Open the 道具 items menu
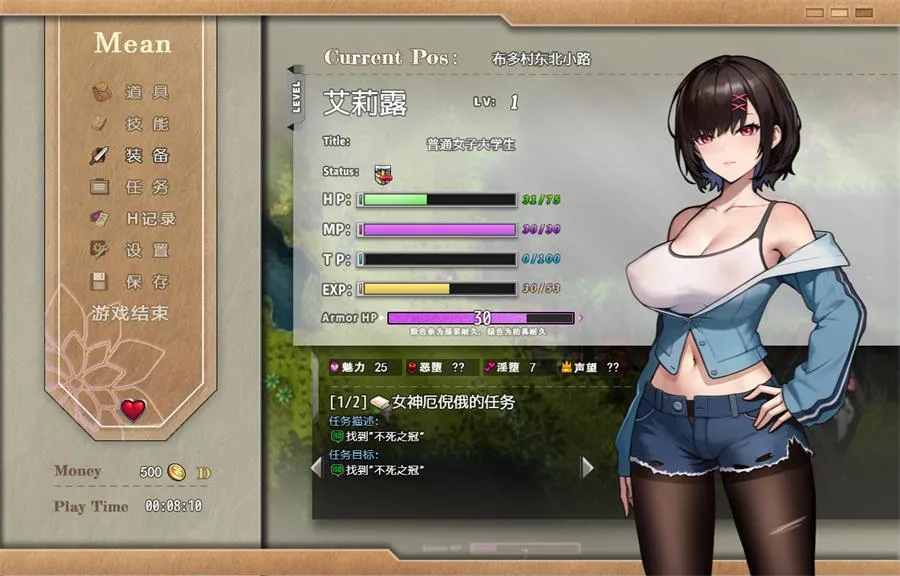The width and height of the screenshot is (900, 576). 131,93
